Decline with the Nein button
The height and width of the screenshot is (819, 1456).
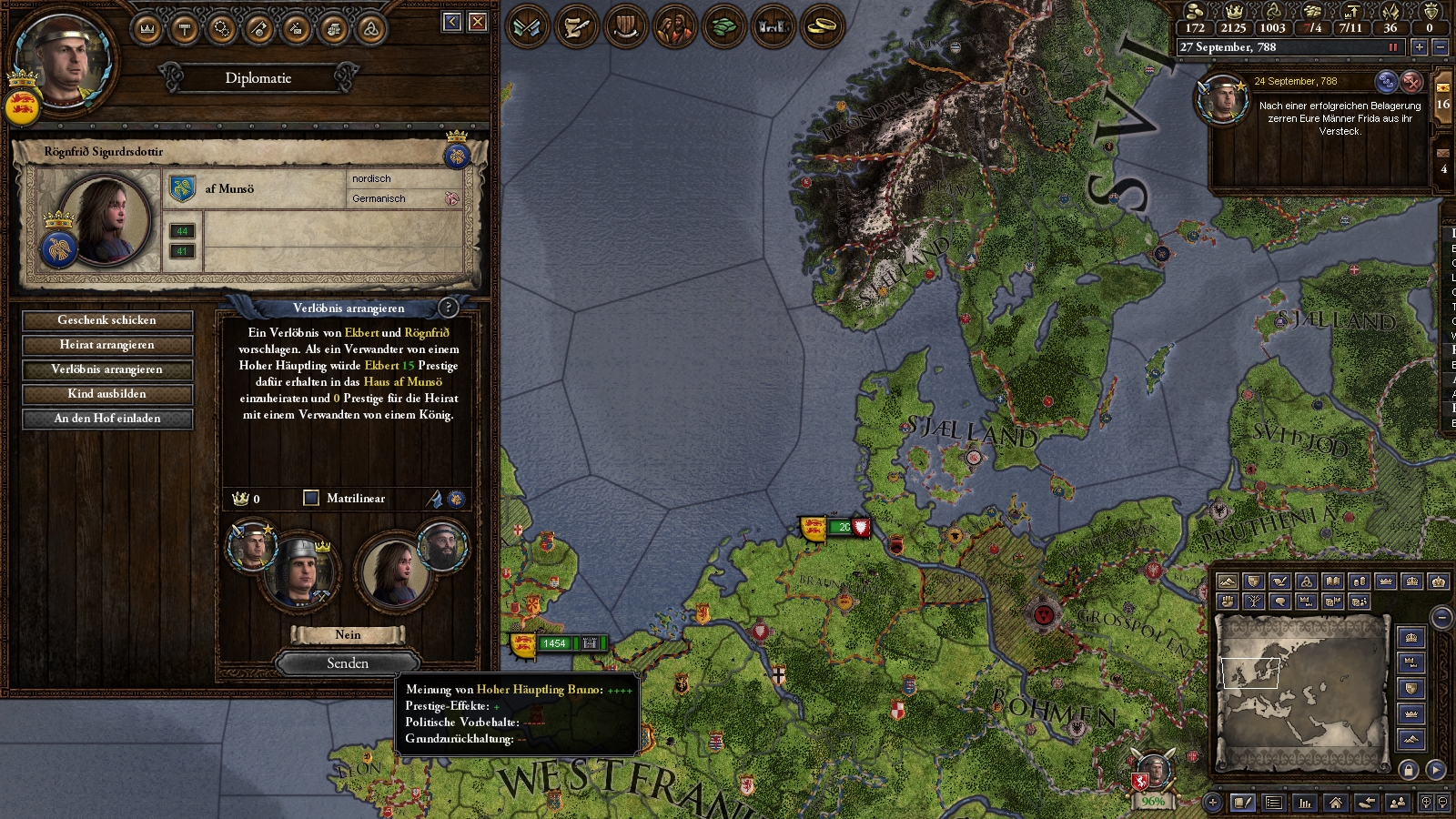tap(348, 635)
